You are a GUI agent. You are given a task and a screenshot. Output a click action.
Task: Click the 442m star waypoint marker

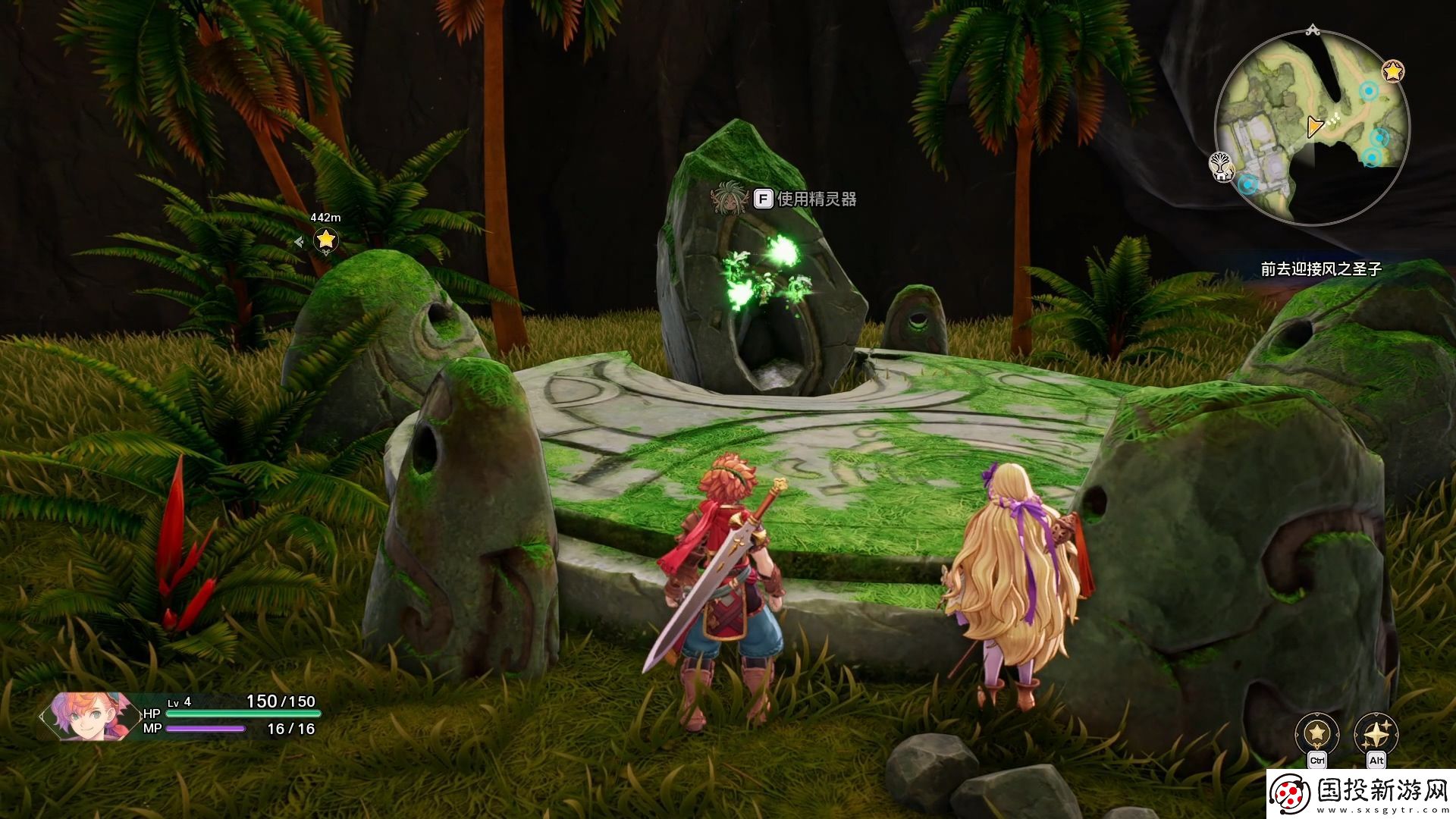click(326, 240)
